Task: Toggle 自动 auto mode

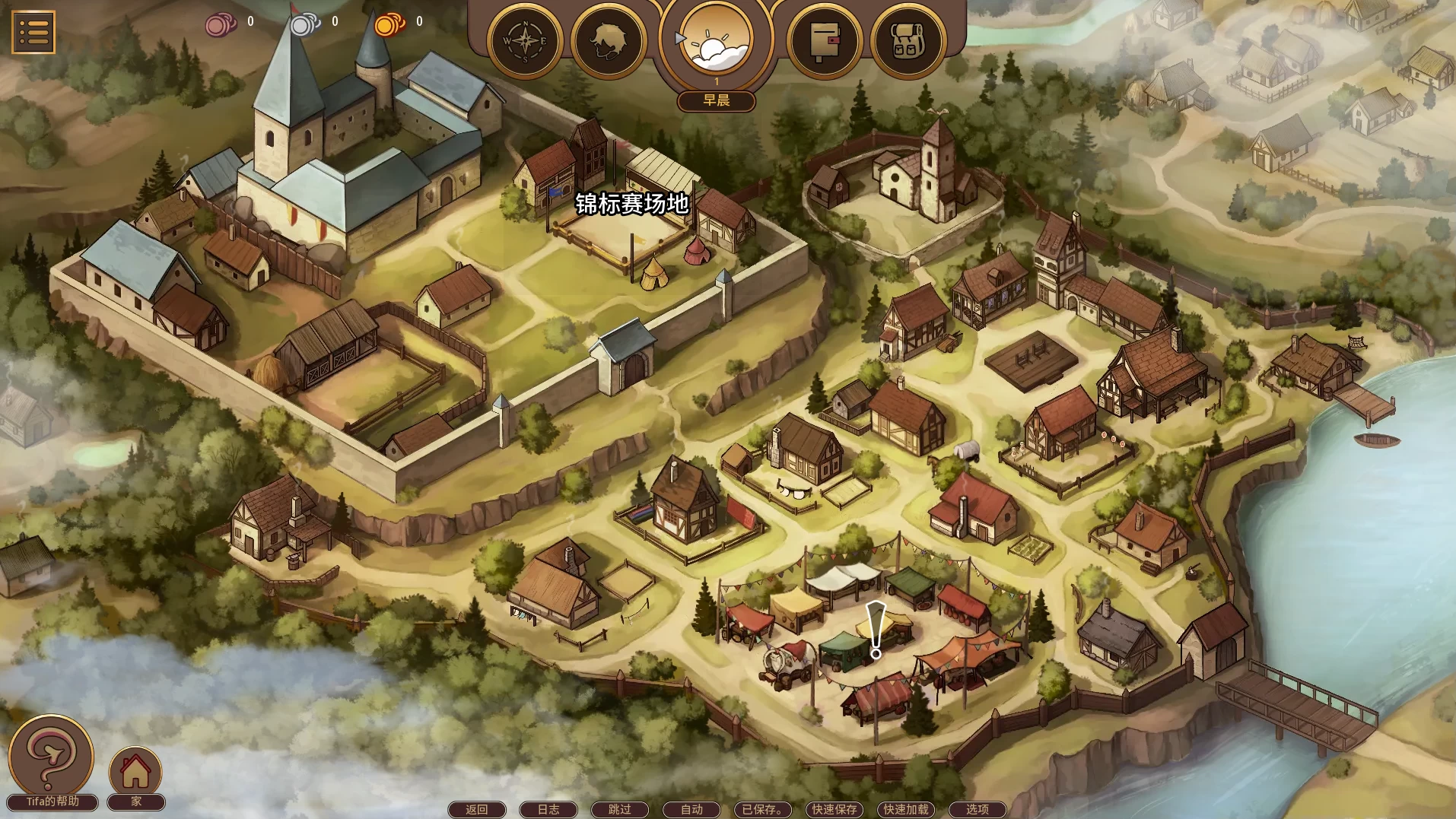Action: click(691, 809)
